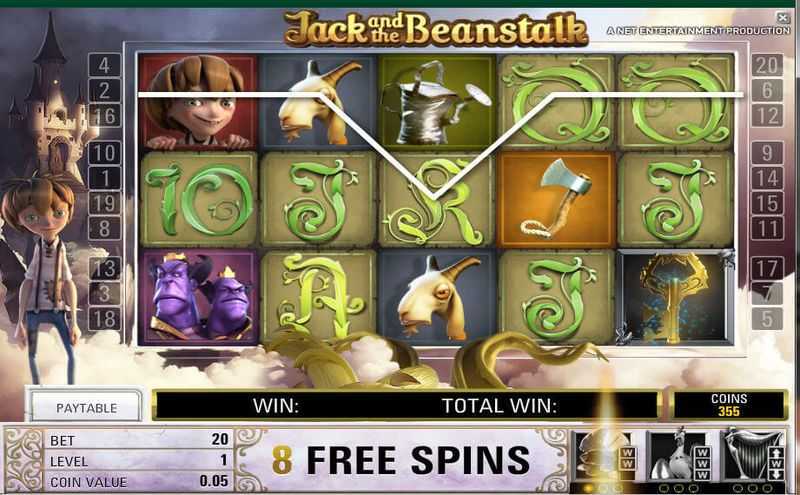Choose payline number 13

105,268
